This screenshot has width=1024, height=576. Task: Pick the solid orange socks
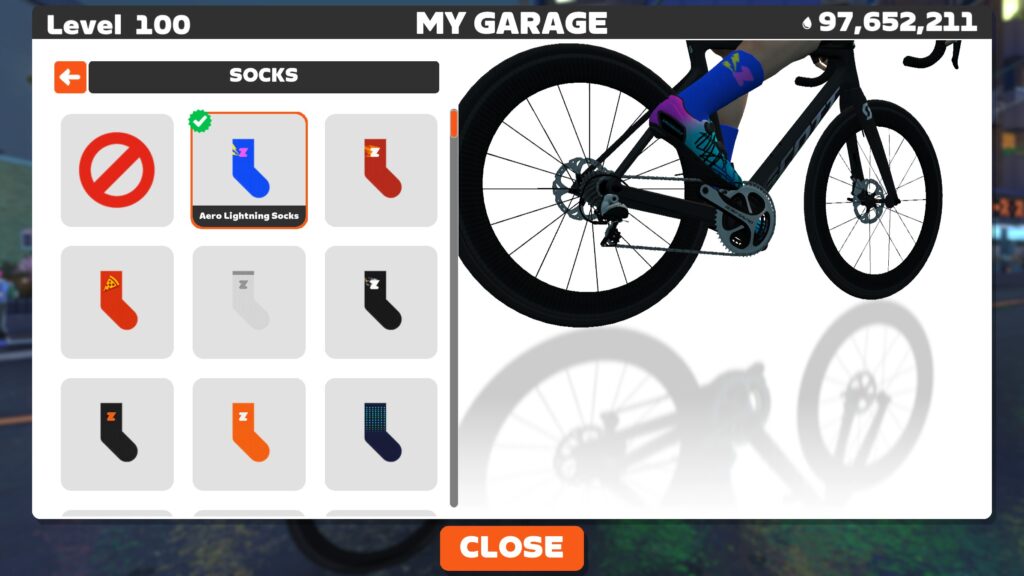249,434
